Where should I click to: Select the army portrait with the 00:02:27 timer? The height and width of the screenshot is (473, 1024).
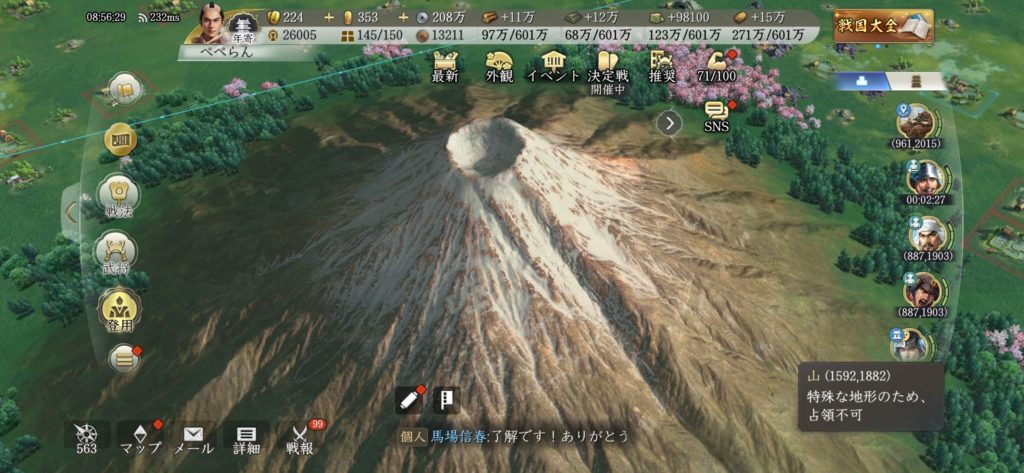924,178
